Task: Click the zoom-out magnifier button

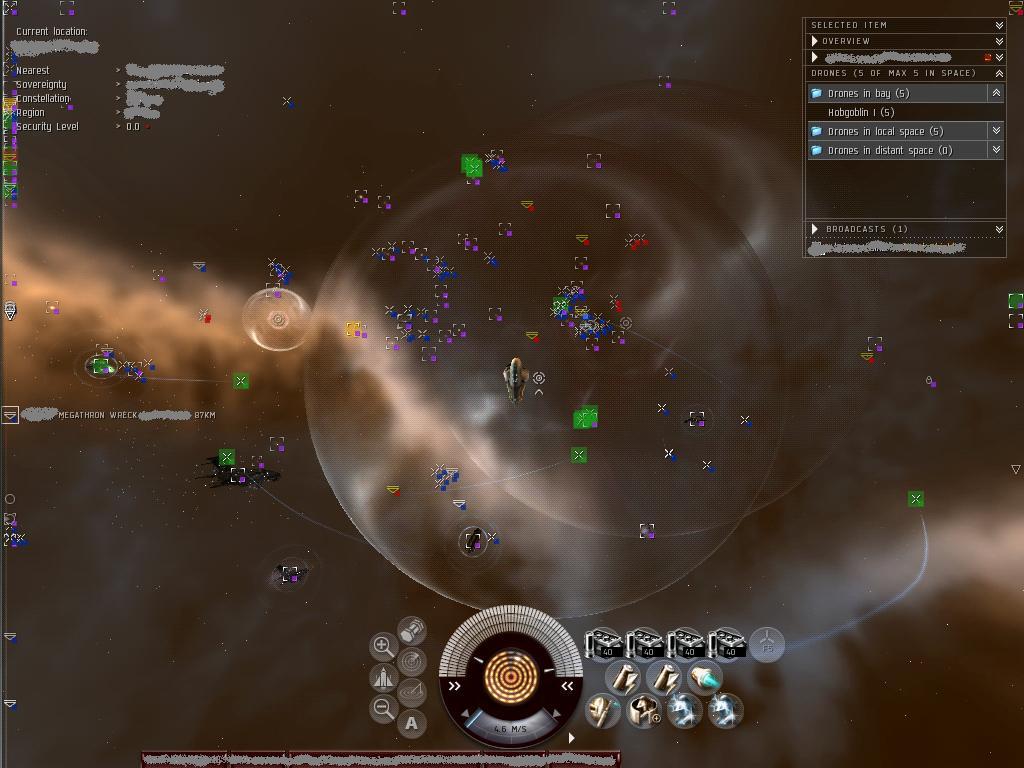Action: (383, 709)
